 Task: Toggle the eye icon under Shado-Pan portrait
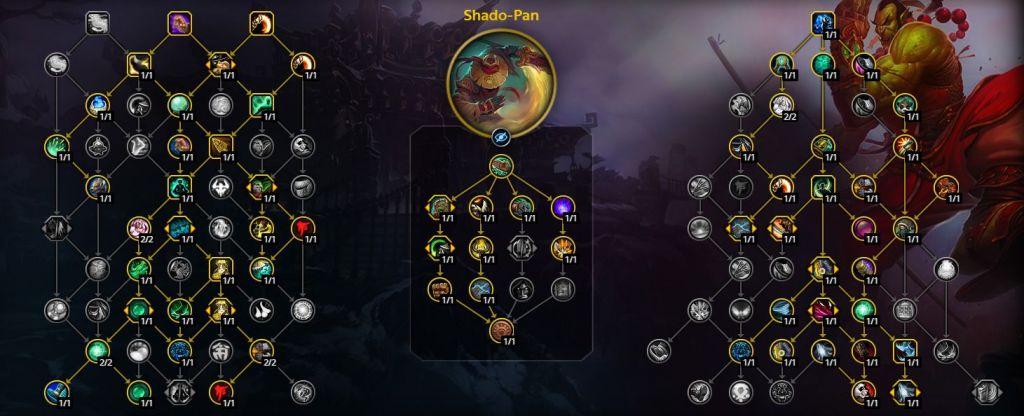pyautogui.click(x=502, y=139)
